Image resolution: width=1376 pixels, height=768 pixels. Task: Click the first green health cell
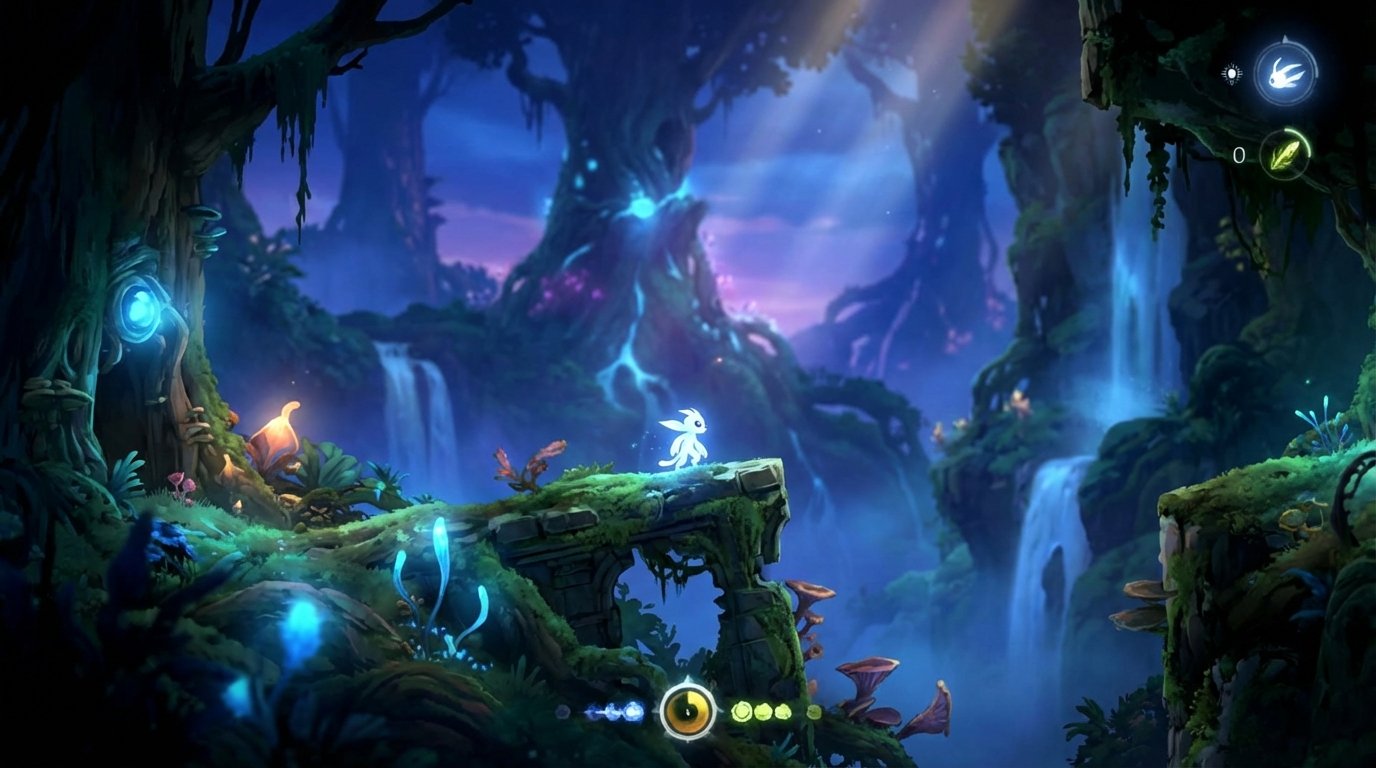pos(742,712)
